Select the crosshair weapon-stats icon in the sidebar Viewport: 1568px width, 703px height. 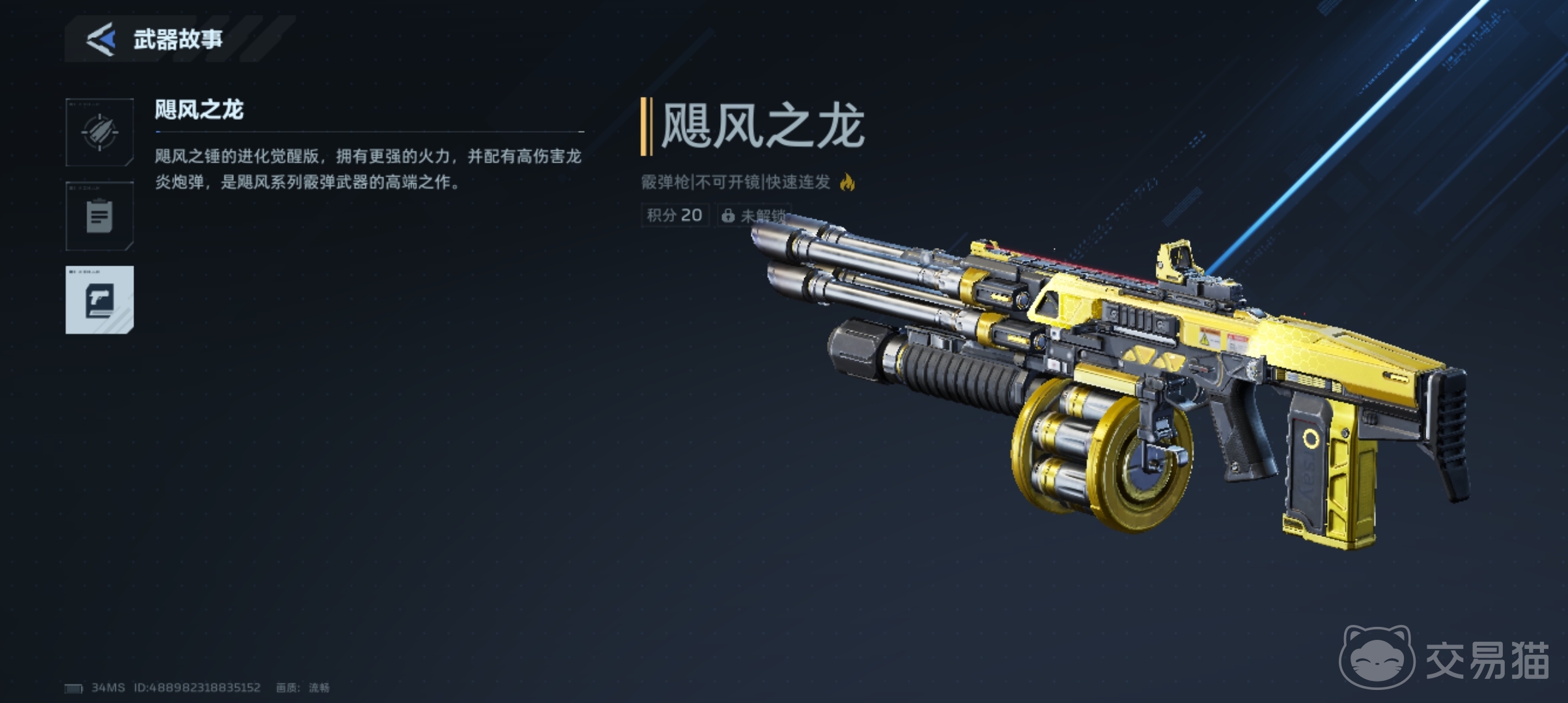pos(99,133)
